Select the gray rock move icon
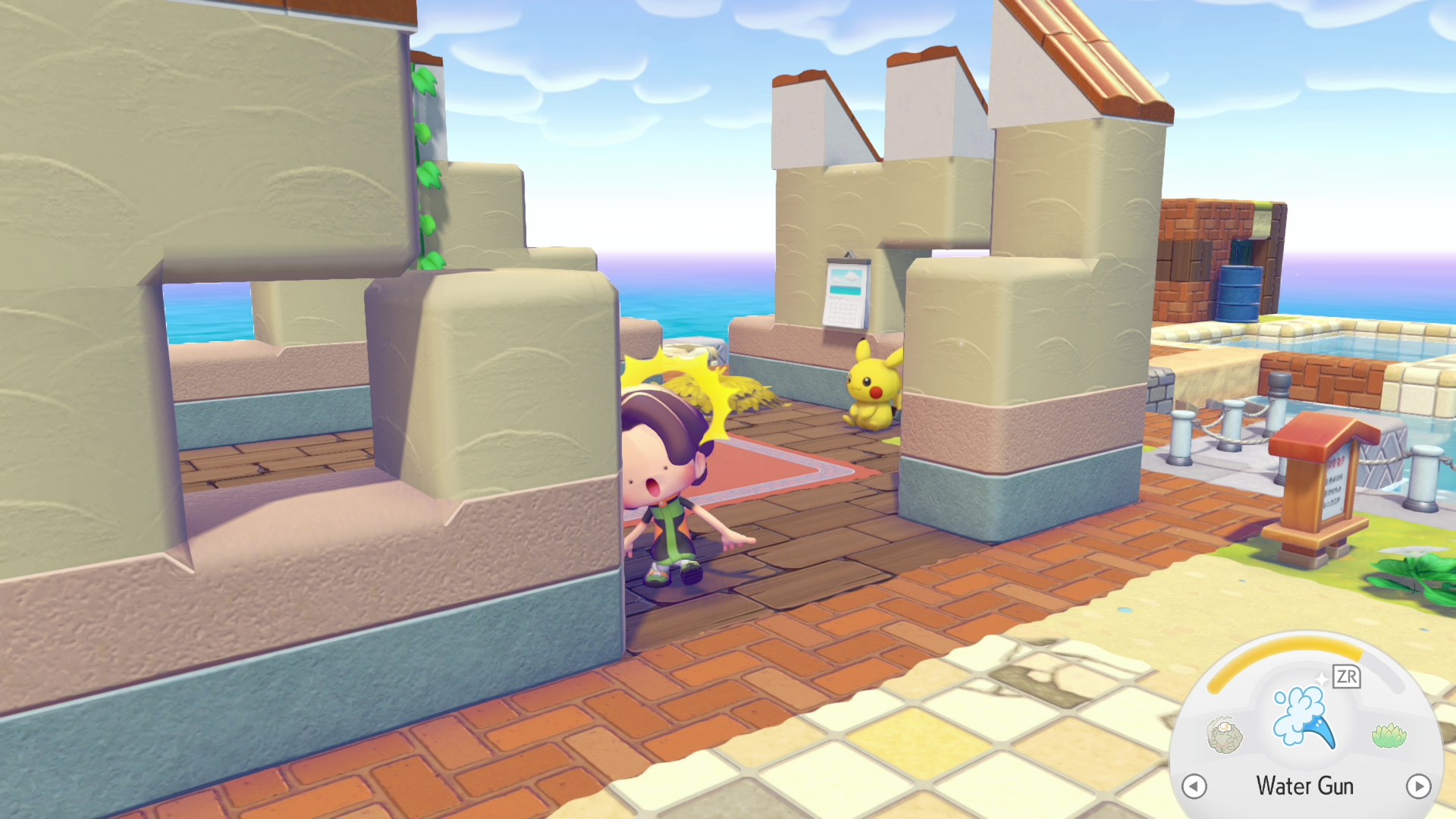This screenshot has width=1456, height=819. (x=1225, y=736)
